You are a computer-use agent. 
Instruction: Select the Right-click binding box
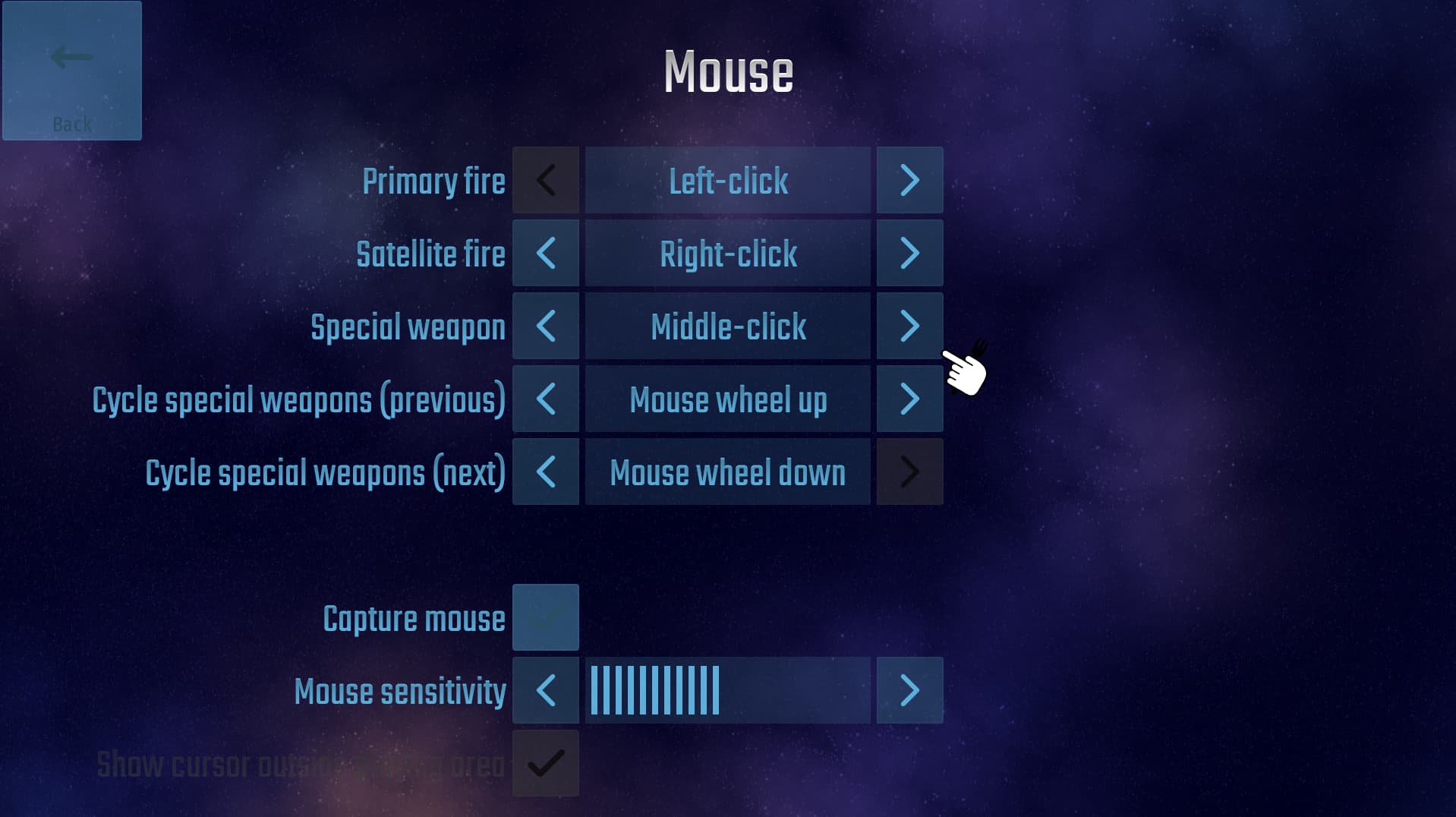click(x=727, y=253)
